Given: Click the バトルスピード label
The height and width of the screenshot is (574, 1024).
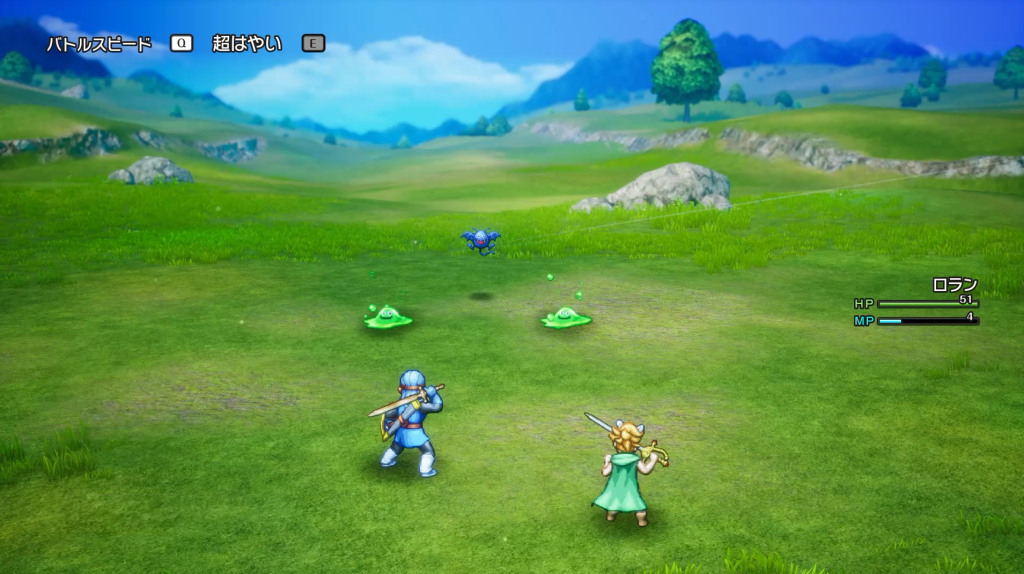Looking at the screenshot, I should pos(99,44).
